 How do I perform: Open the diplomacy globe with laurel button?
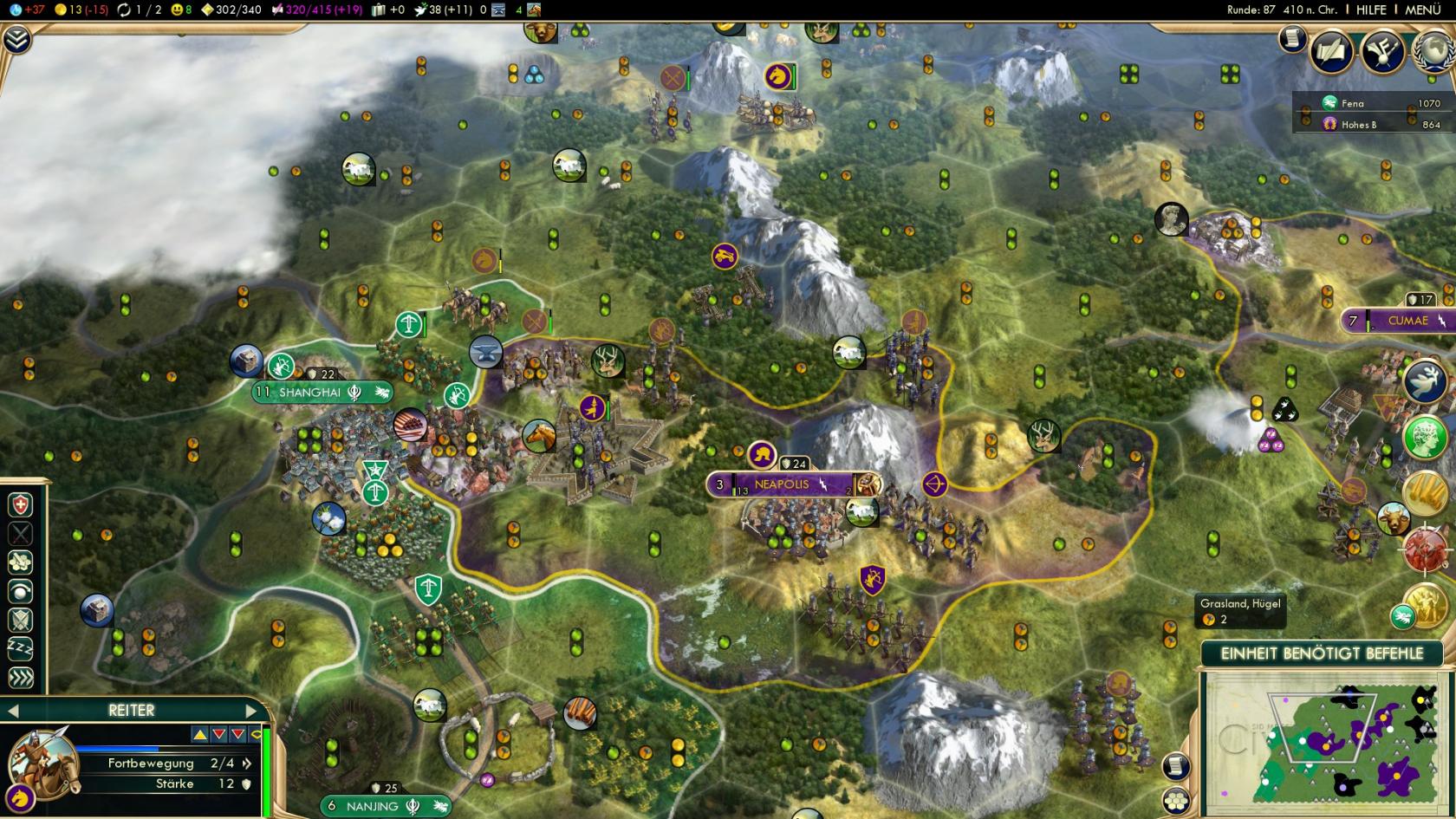coord(1433,52)
